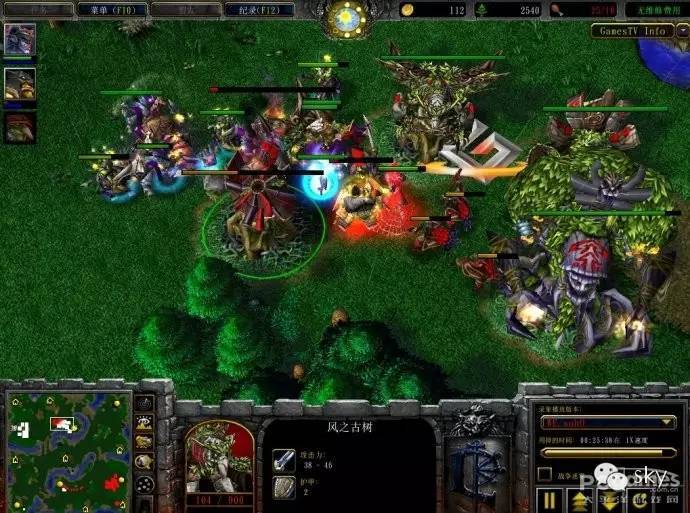The height and width of the screenshot is (513, 690).
Task: Click the minimap signal ping button
Action: coord(145,404)
